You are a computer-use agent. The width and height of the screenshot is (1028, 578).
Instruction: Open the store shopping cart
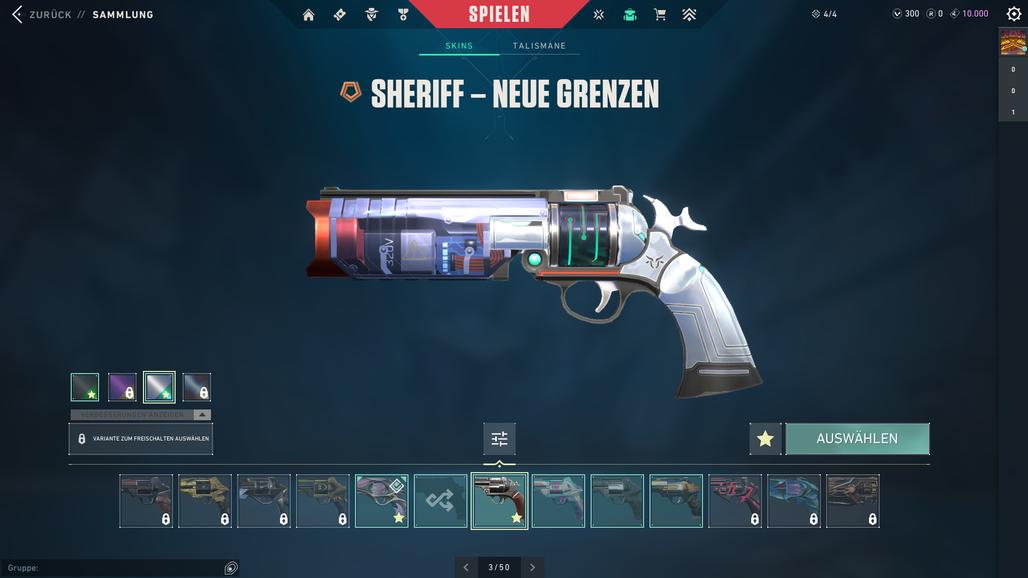click(x=659, y=14)
